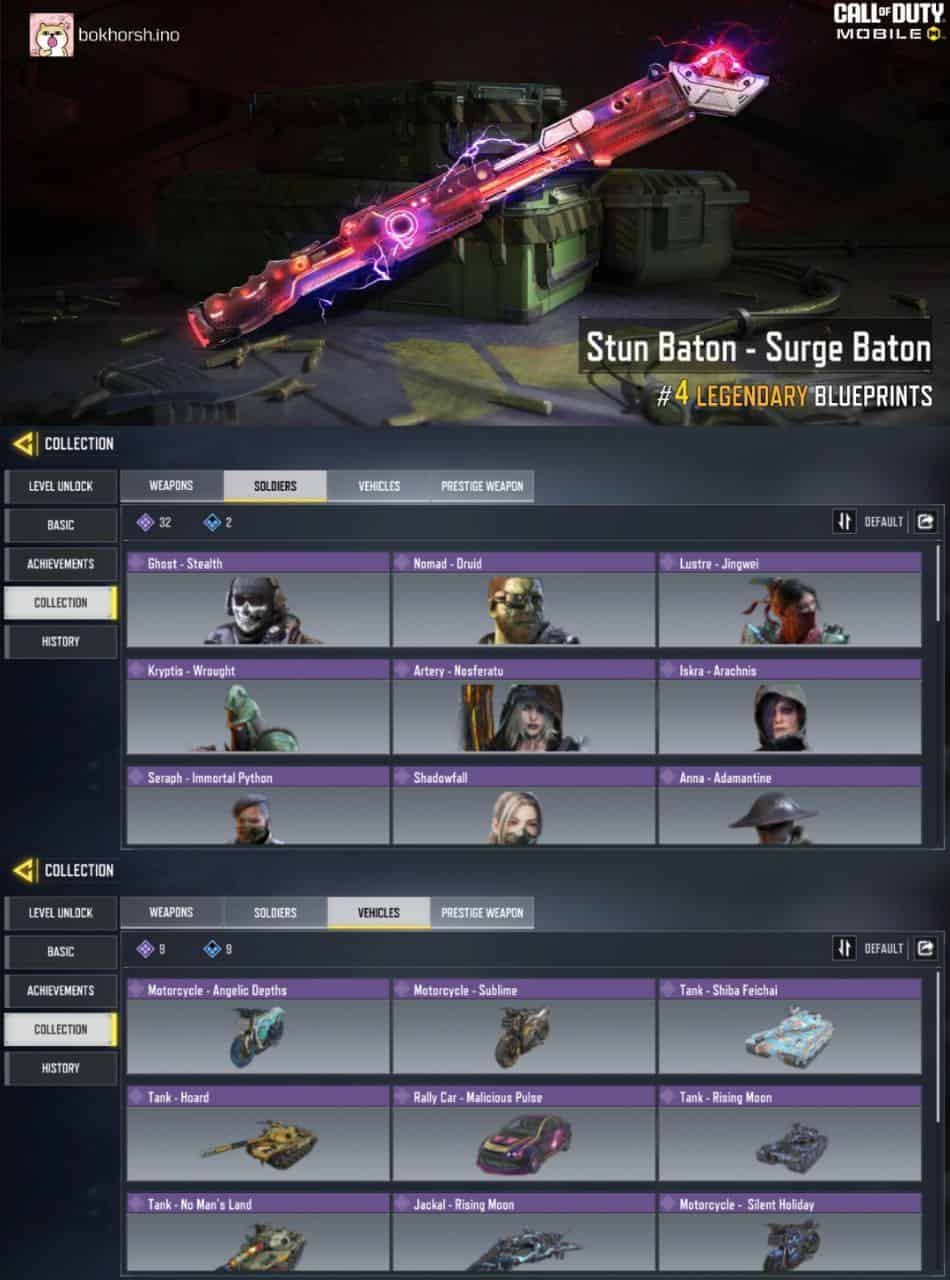This screenshot has height=1280, width=950.
Task: Open the Seraph - Immortal Python card
Action: click(257, 806)
